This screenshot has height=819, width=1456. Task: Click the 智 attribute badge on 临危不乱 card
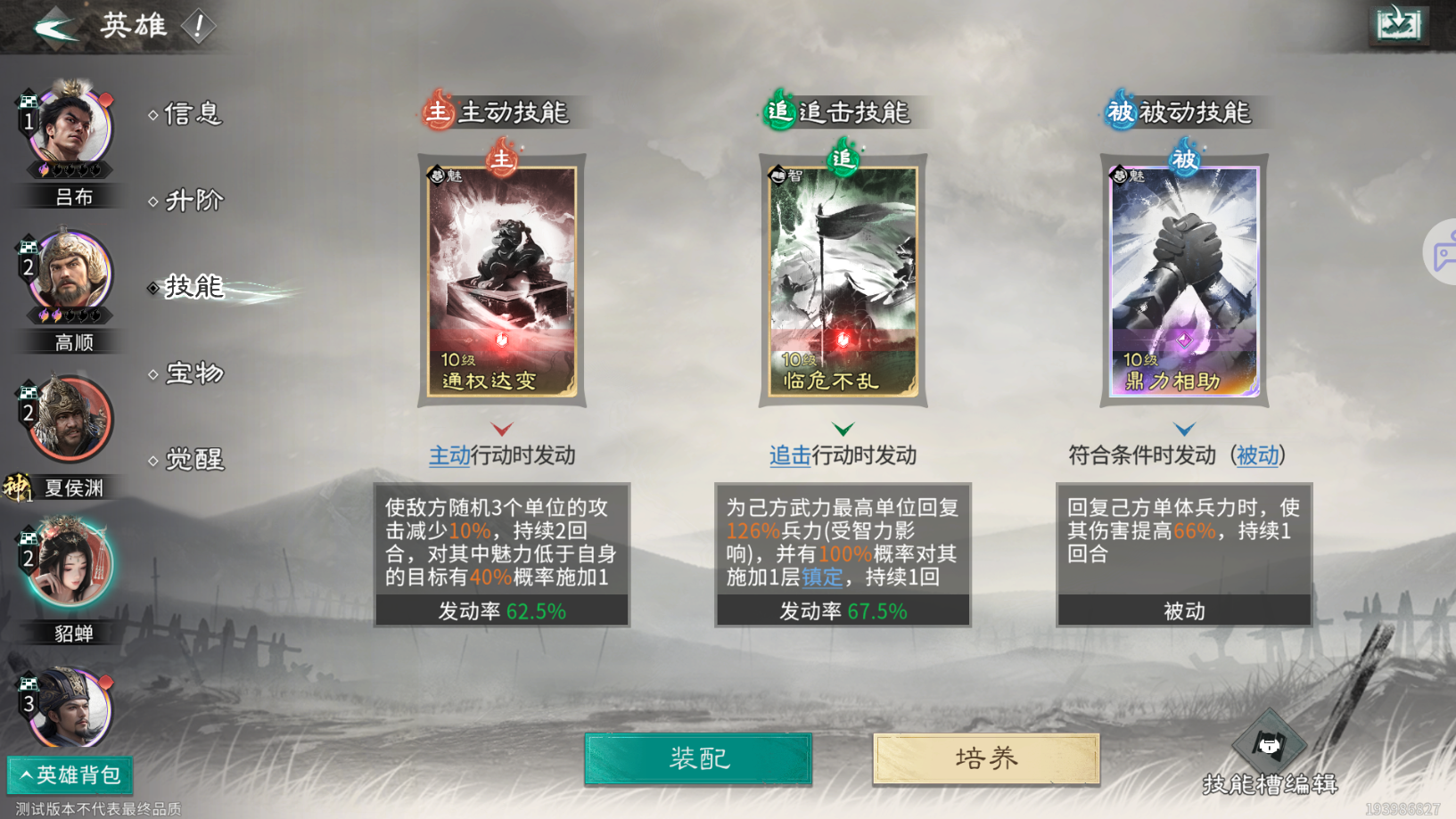(x=777, y=175)
